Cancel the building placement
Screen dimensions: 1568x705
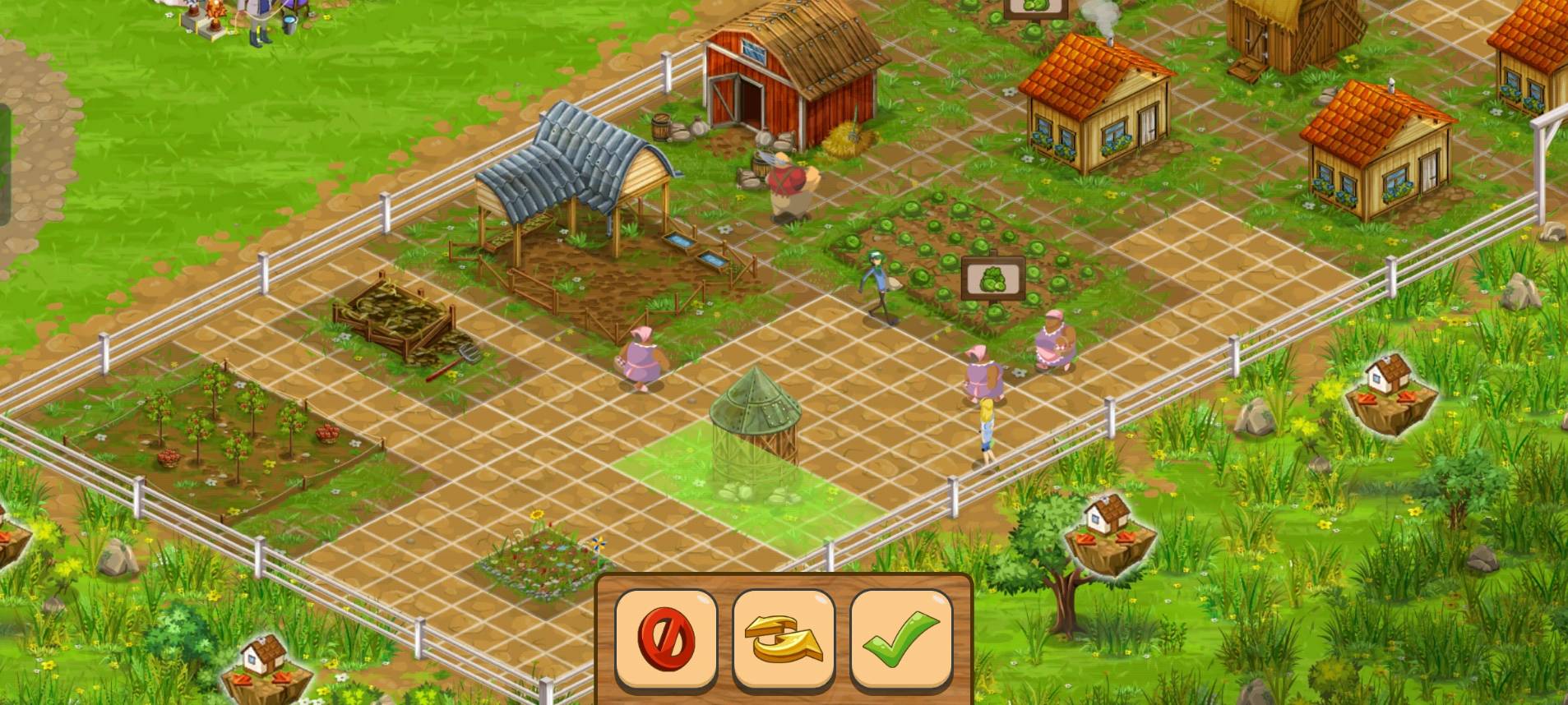[666, 638]
